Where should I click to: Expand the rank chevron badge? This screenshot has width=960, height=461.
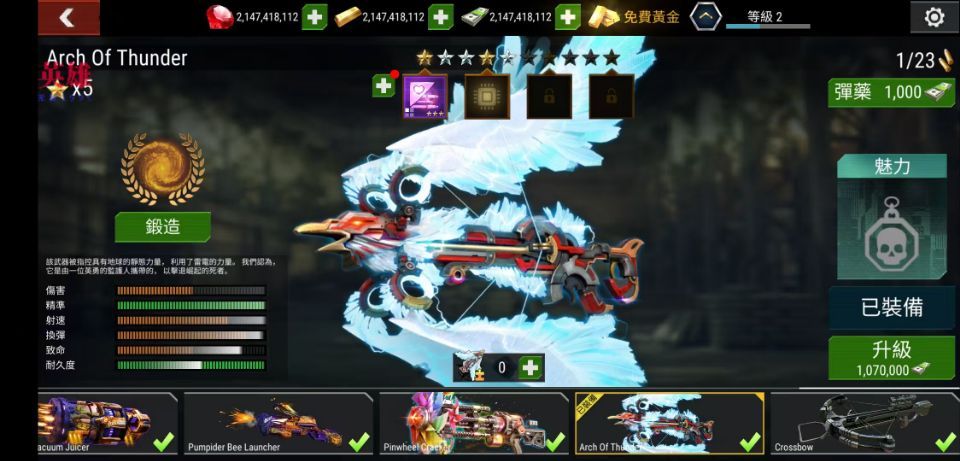[707, 17]
